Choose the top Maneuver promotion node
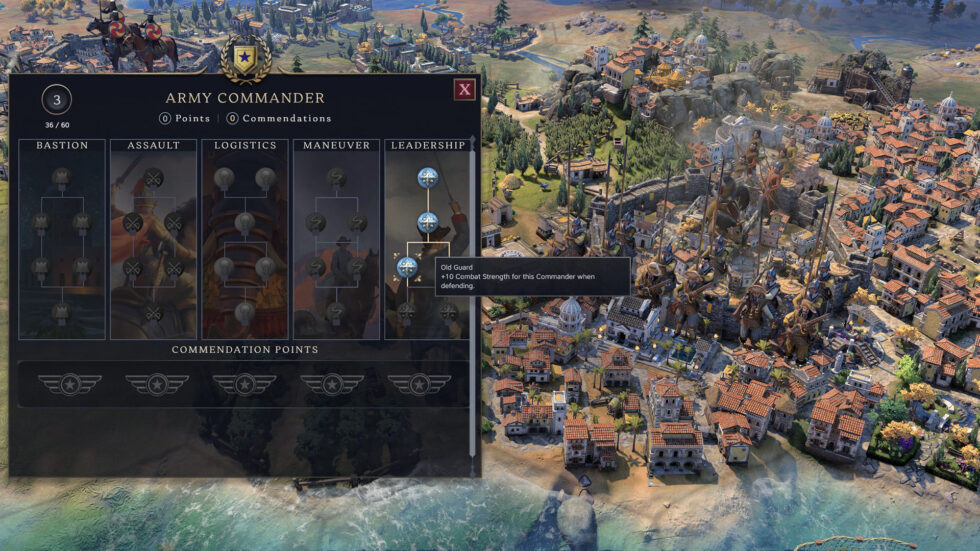980x551 pixels. click(337, 178)
